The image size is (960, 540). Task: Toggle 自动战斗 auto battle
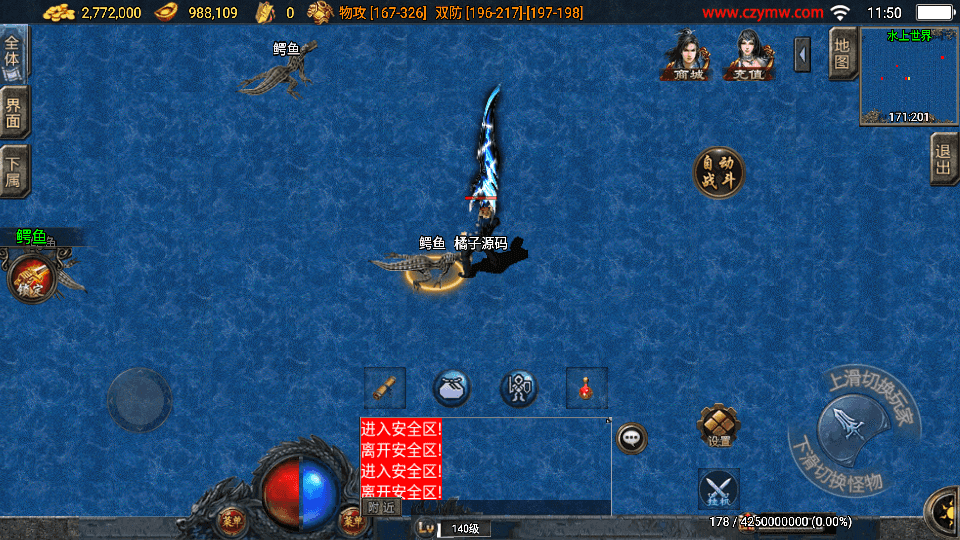(x=719, y=172)
